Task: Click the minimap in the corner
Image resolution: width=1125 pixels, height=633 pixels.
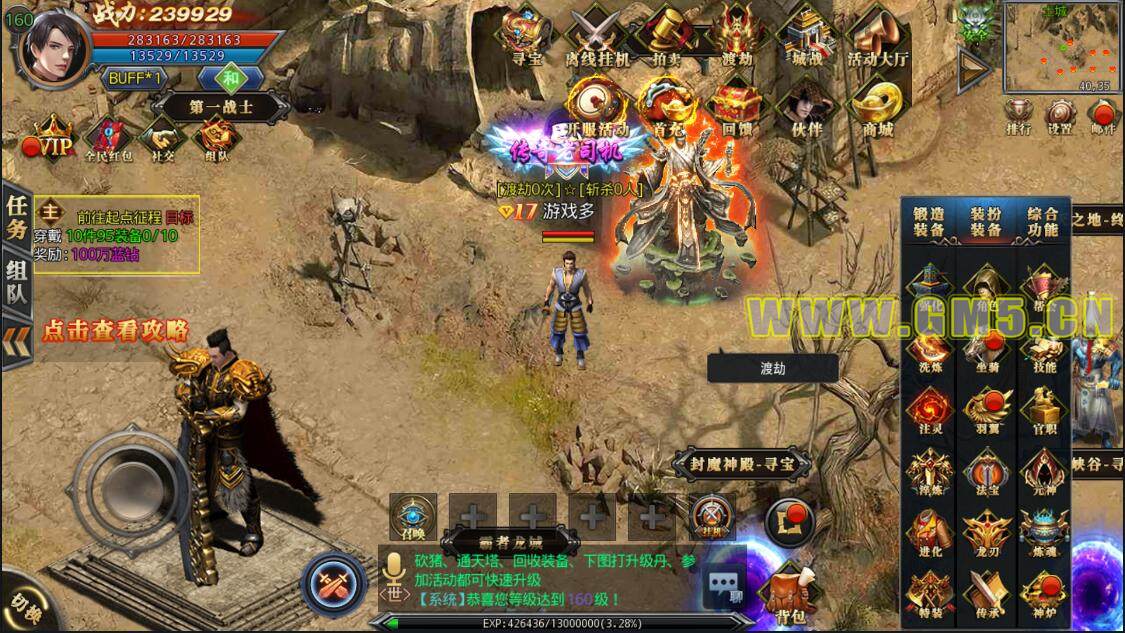Action: [1061, 48]
